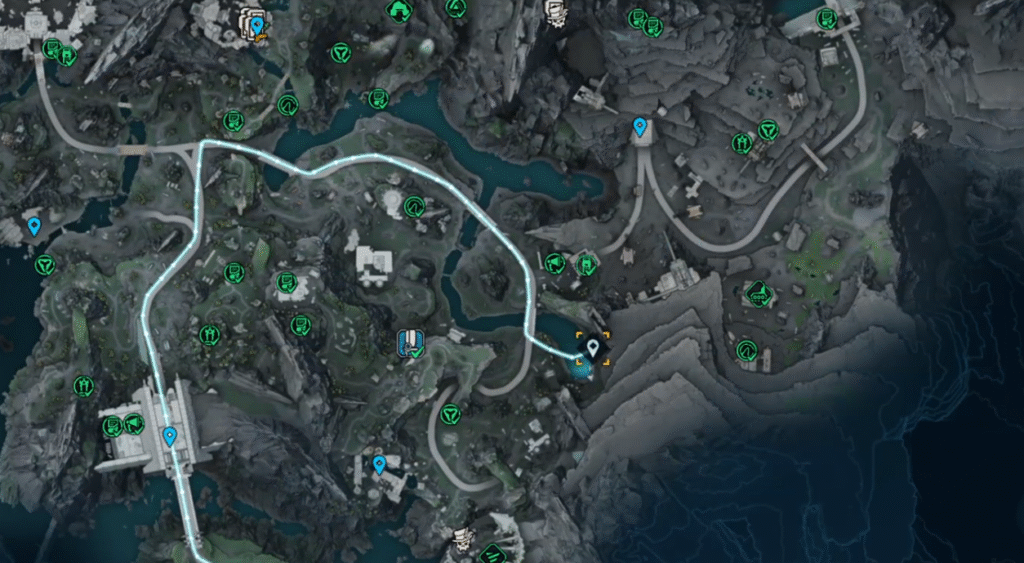Select the white waypoint marker with orange brackets
This screenshot has width=1024, height=563.
593,348
